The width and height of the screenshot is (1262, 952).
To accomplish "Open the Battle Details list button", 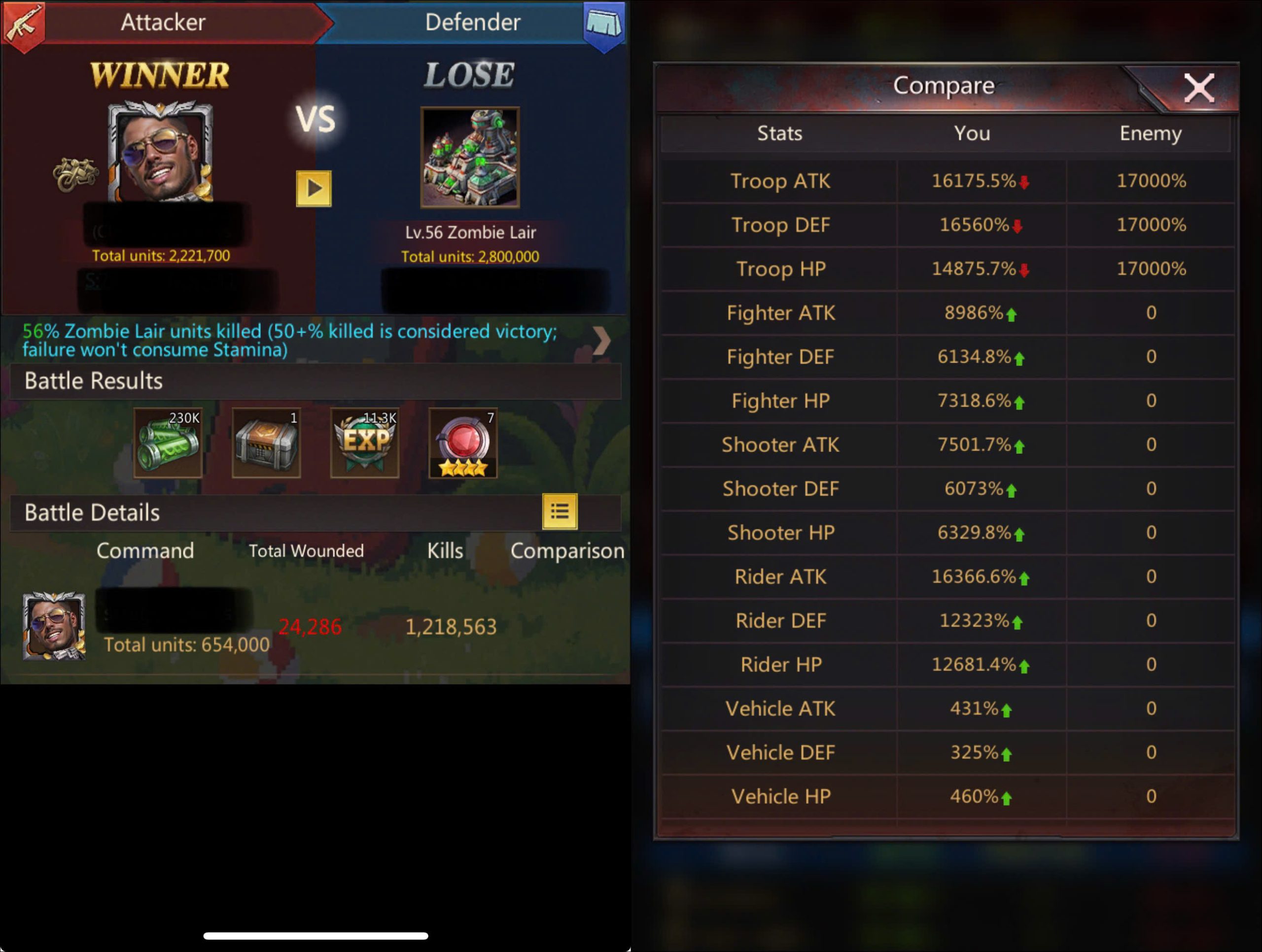I will click(559, 511).
